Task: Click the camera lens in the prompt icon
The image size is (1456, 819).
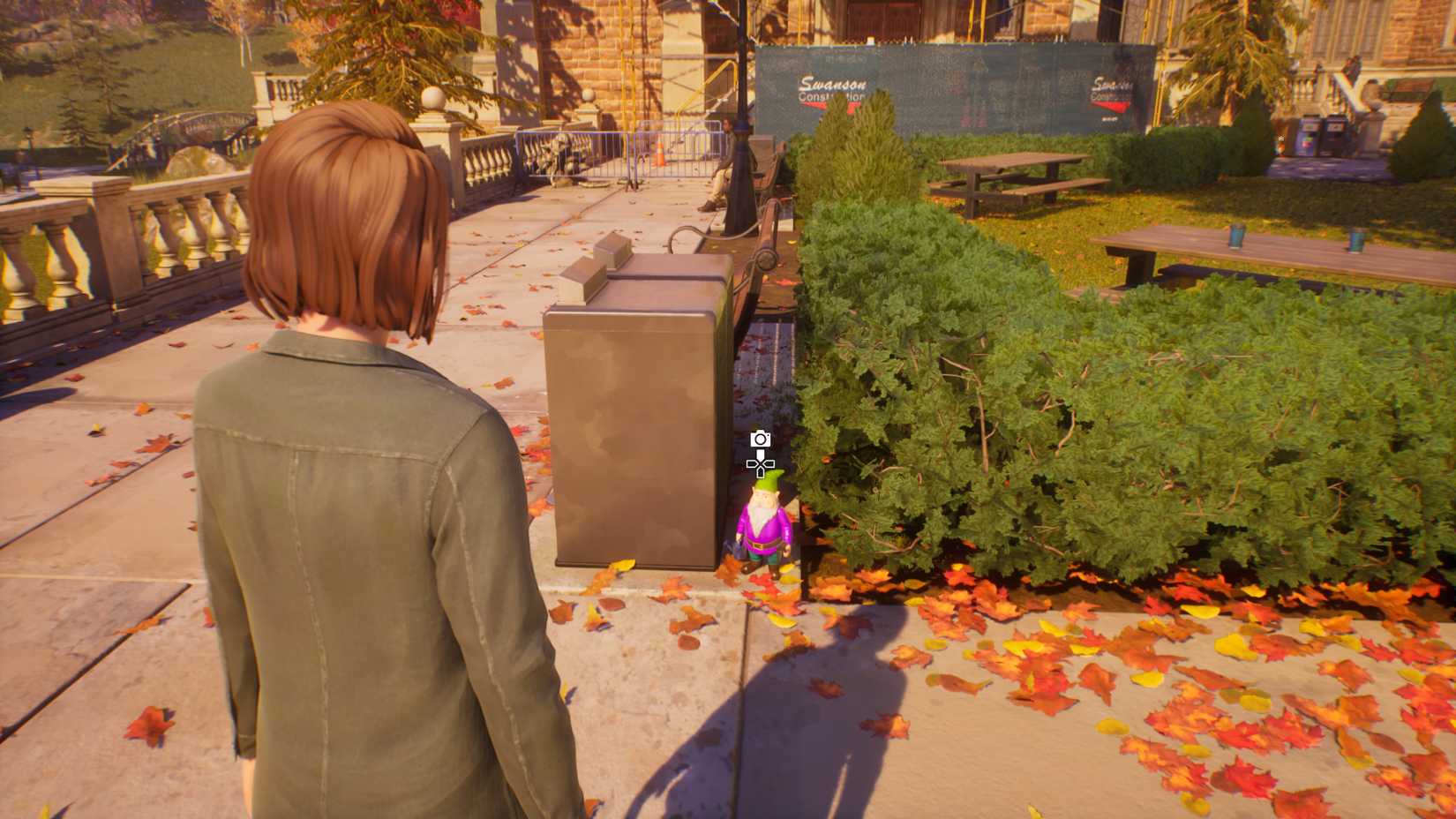Action: [759, 440]
